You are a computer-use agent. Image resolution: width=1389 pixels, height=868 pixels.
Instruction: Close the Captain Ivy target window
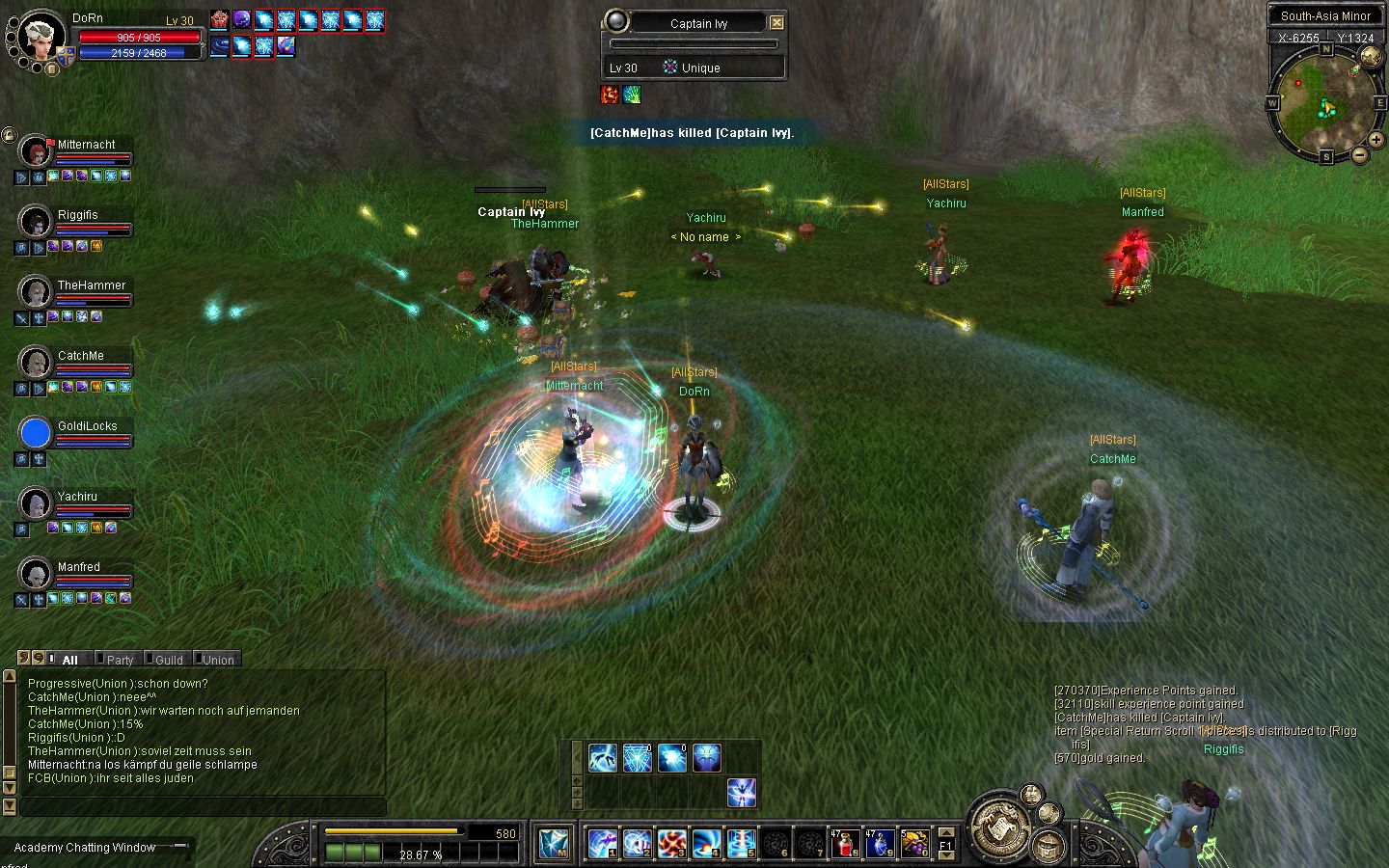coord(776,22)
